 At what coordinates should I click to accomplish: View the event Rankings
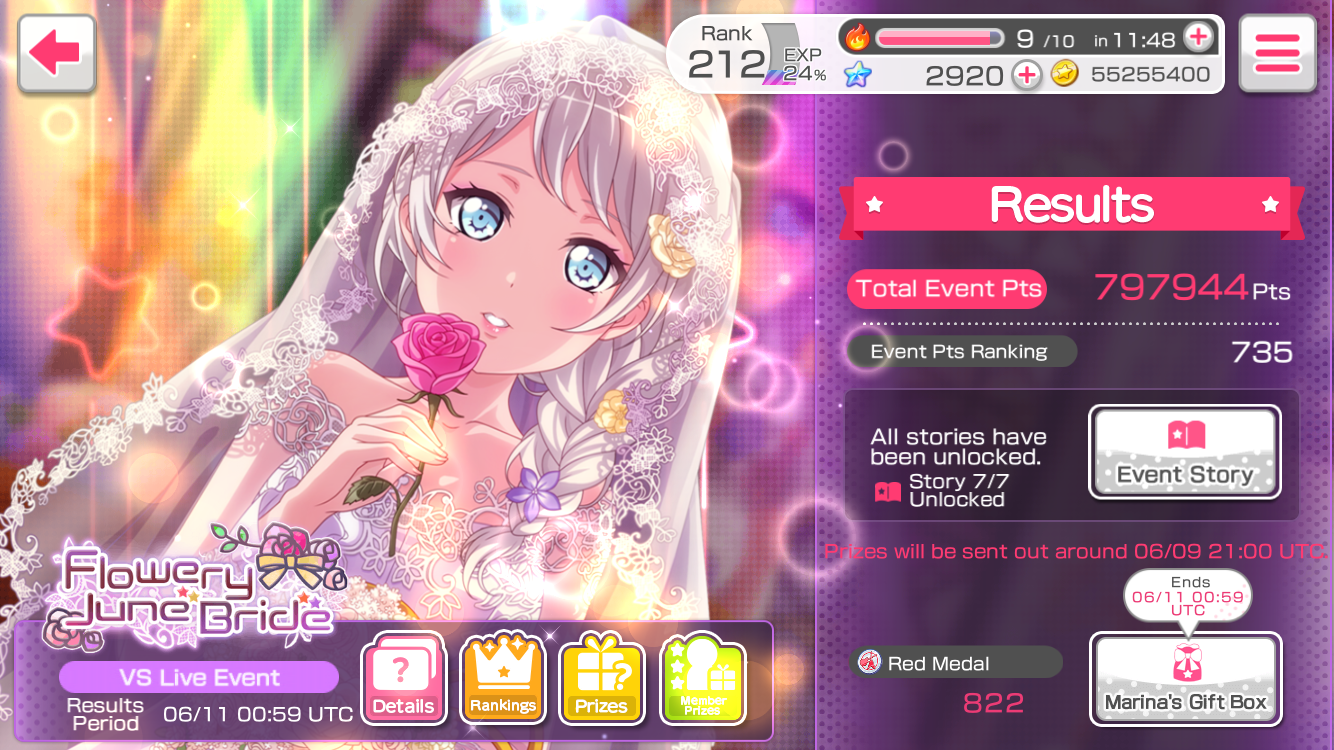[x=502, y=678]
